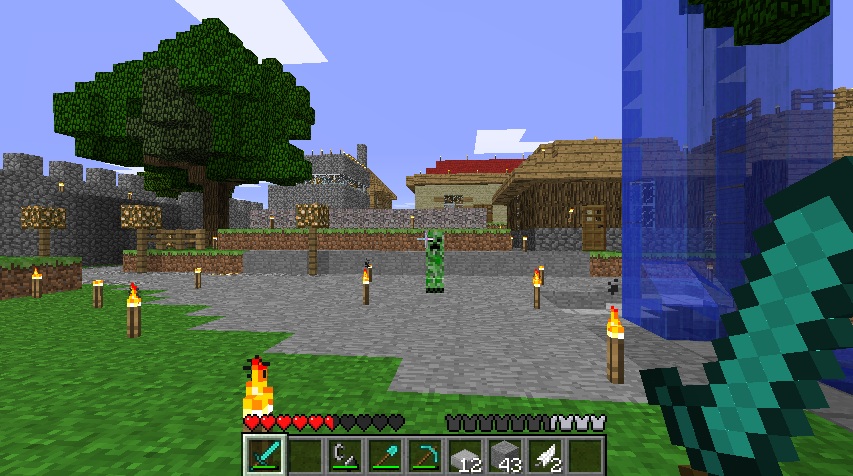The width and height of the screenshot is (853, 476).
Task: Select the diamond sword hotbar slot
Action: pos(264,455)
